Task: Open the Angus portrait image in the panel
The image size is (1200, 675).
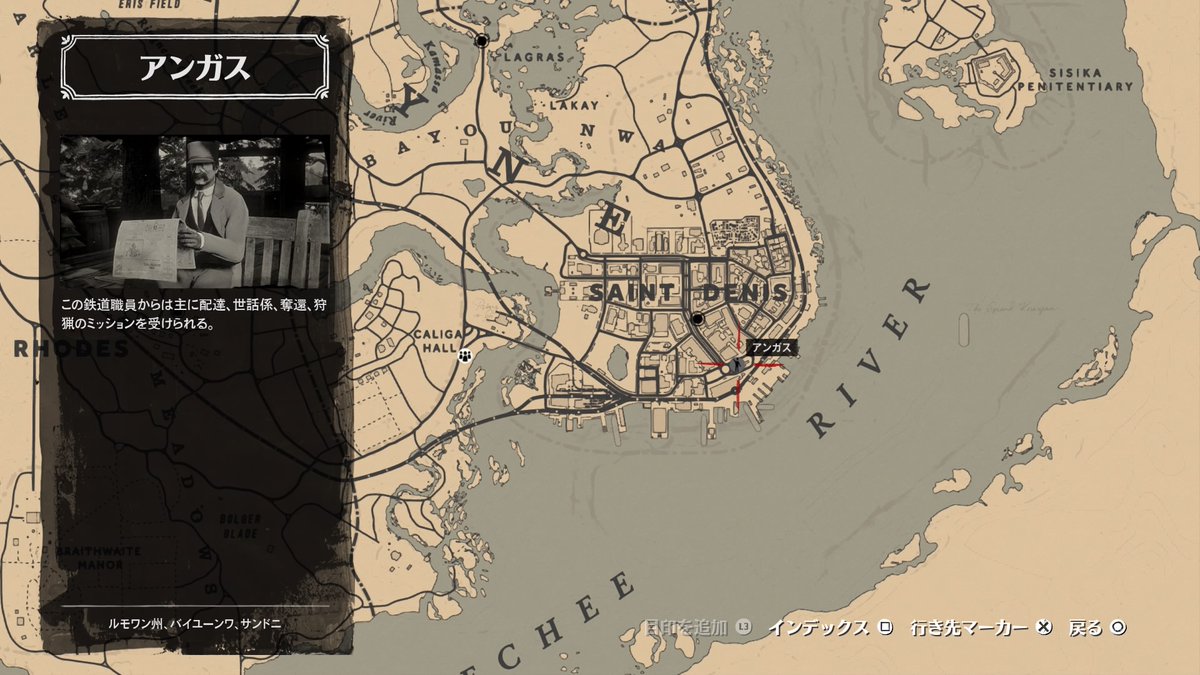Action: (195, 208)
